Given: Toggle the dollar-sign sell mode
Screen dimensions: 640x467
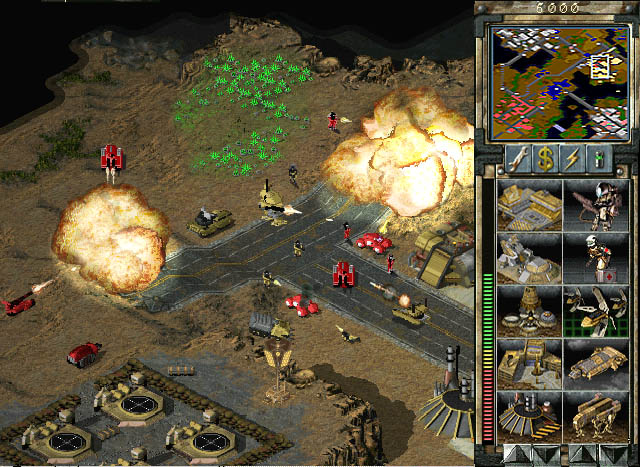Looking at the screenshot, I should point(545,157).
